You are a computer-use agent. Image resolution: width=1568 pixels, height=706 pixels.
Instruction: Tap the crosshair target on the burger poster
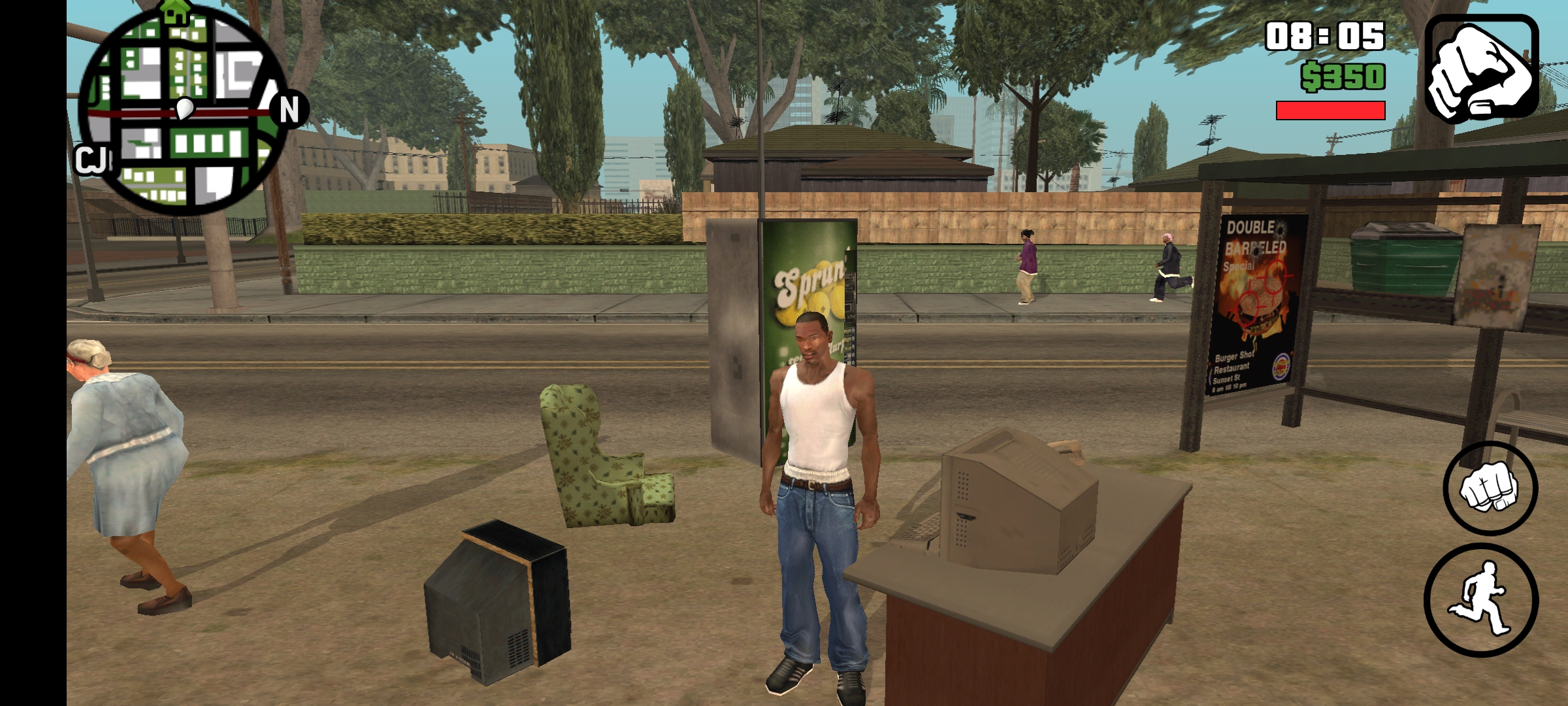coord(1275,277)
